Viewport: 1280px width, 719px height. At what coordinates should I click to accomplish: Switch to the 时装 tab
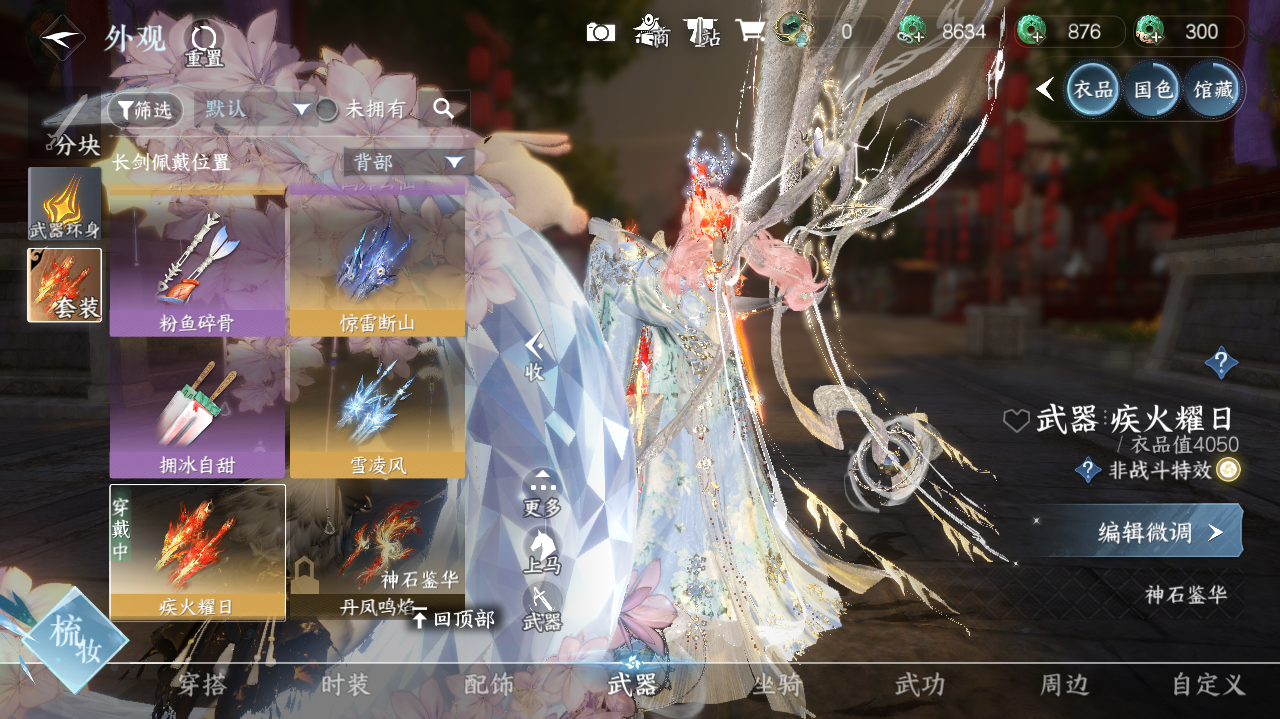(x=346, y=685)
